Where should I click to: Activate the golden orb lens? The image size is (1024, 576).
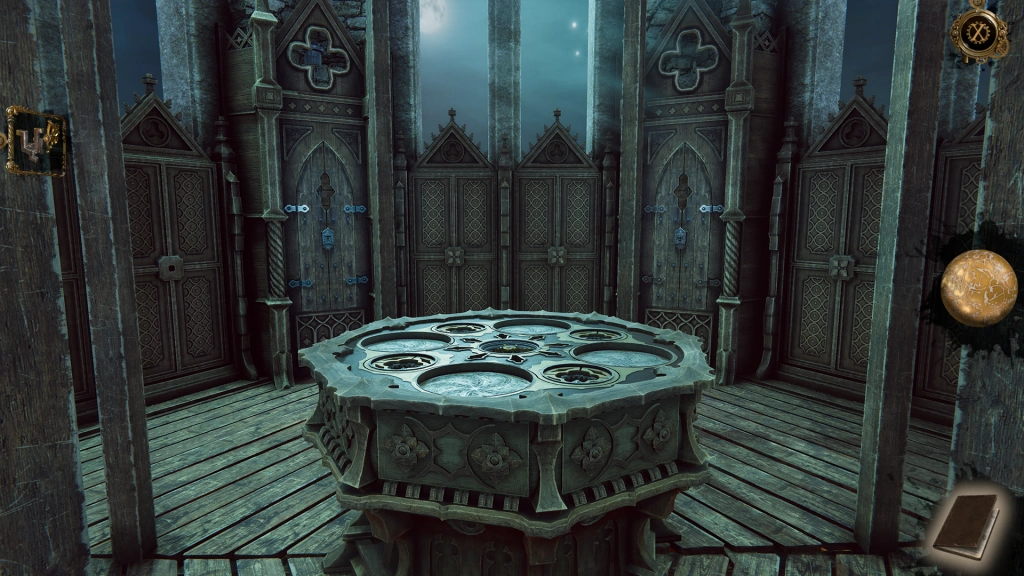[978, 288]
